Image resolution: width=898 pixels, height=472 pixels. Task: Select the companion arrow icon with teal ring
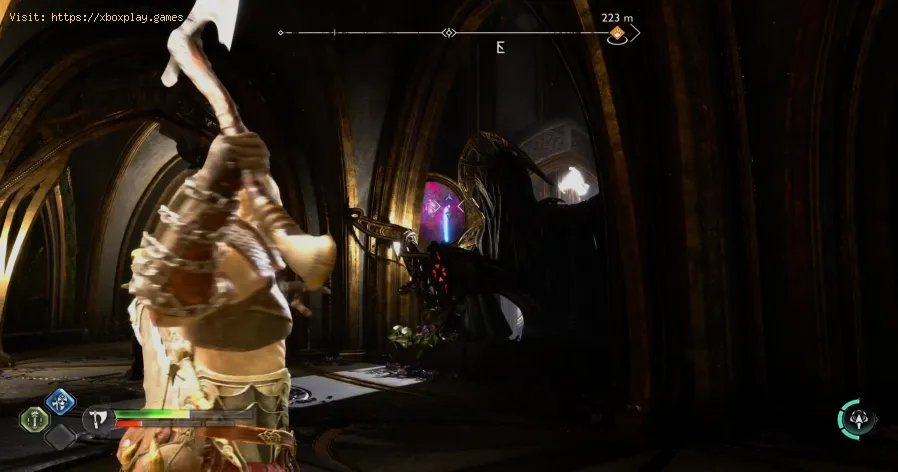[x=858, y=419]
